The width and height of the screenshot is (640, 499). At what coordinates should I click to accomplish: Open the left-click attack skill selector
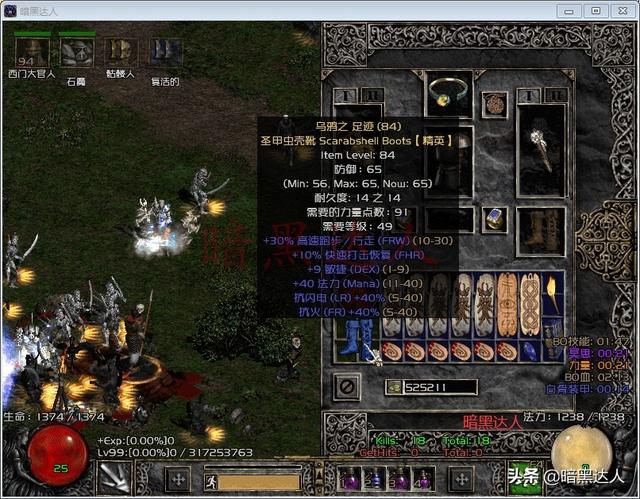pyautogui.click(x=117, y=478)
